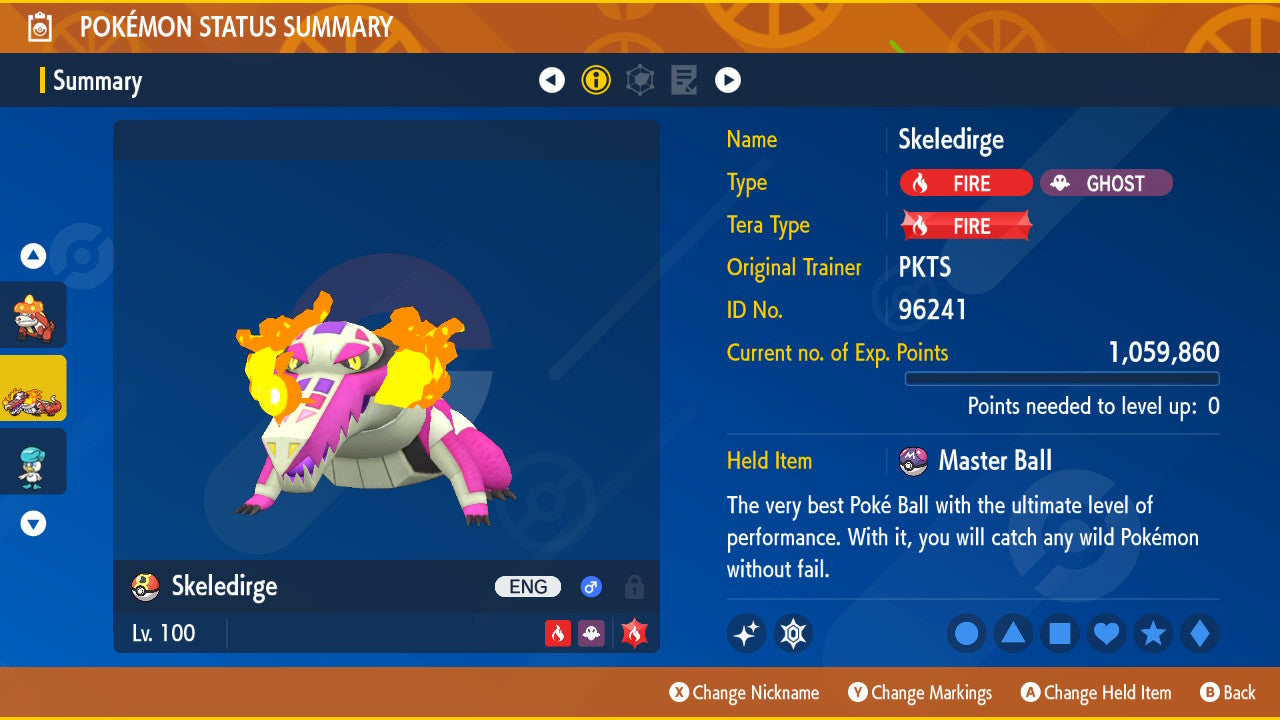
Task: Select the male gender symbol
Action: [590, 587]
